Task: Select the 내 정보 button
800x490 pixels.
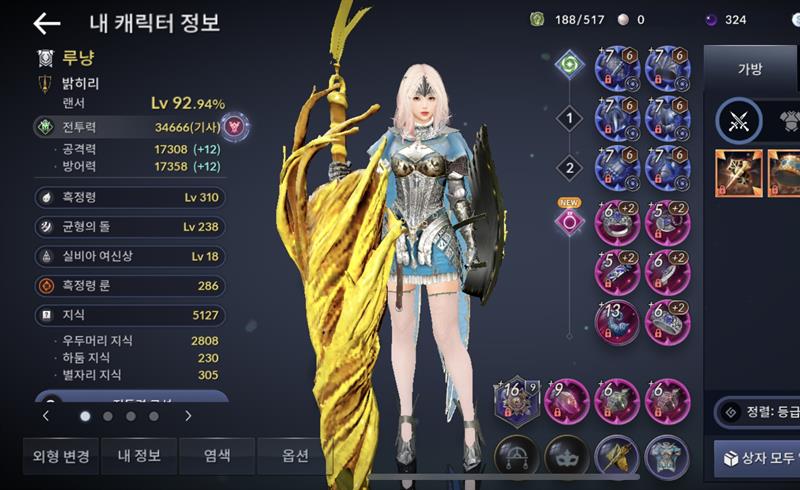Action: click(138, 455)
